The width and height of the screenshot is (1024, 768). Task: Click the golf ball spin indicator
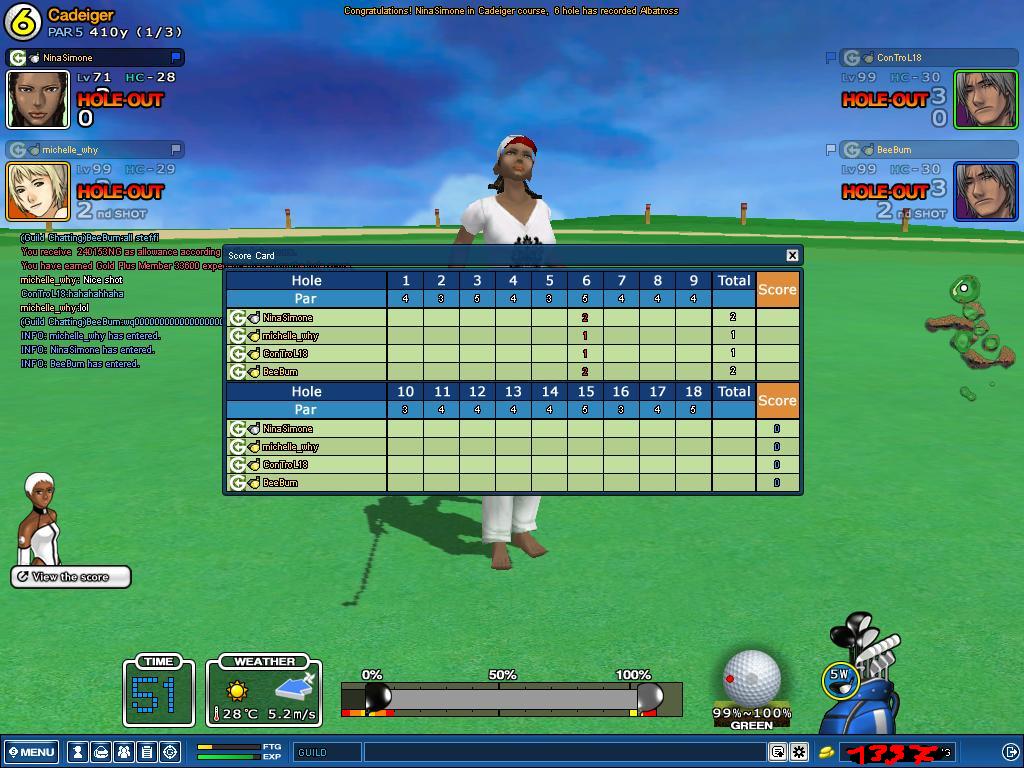tap(751, 678)
